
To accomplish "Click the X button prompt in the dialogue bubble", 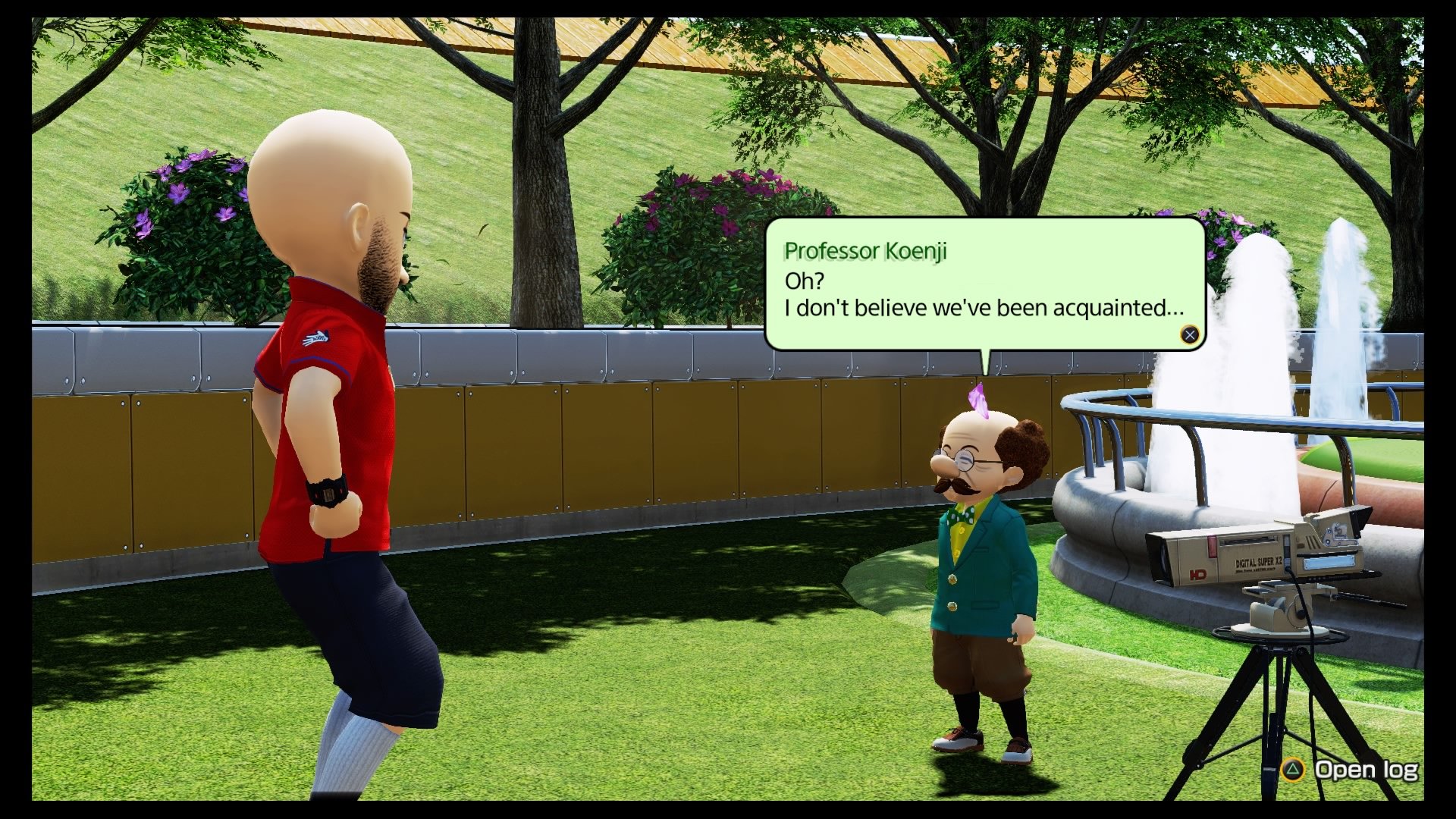I will click(x=1190, y=334).
